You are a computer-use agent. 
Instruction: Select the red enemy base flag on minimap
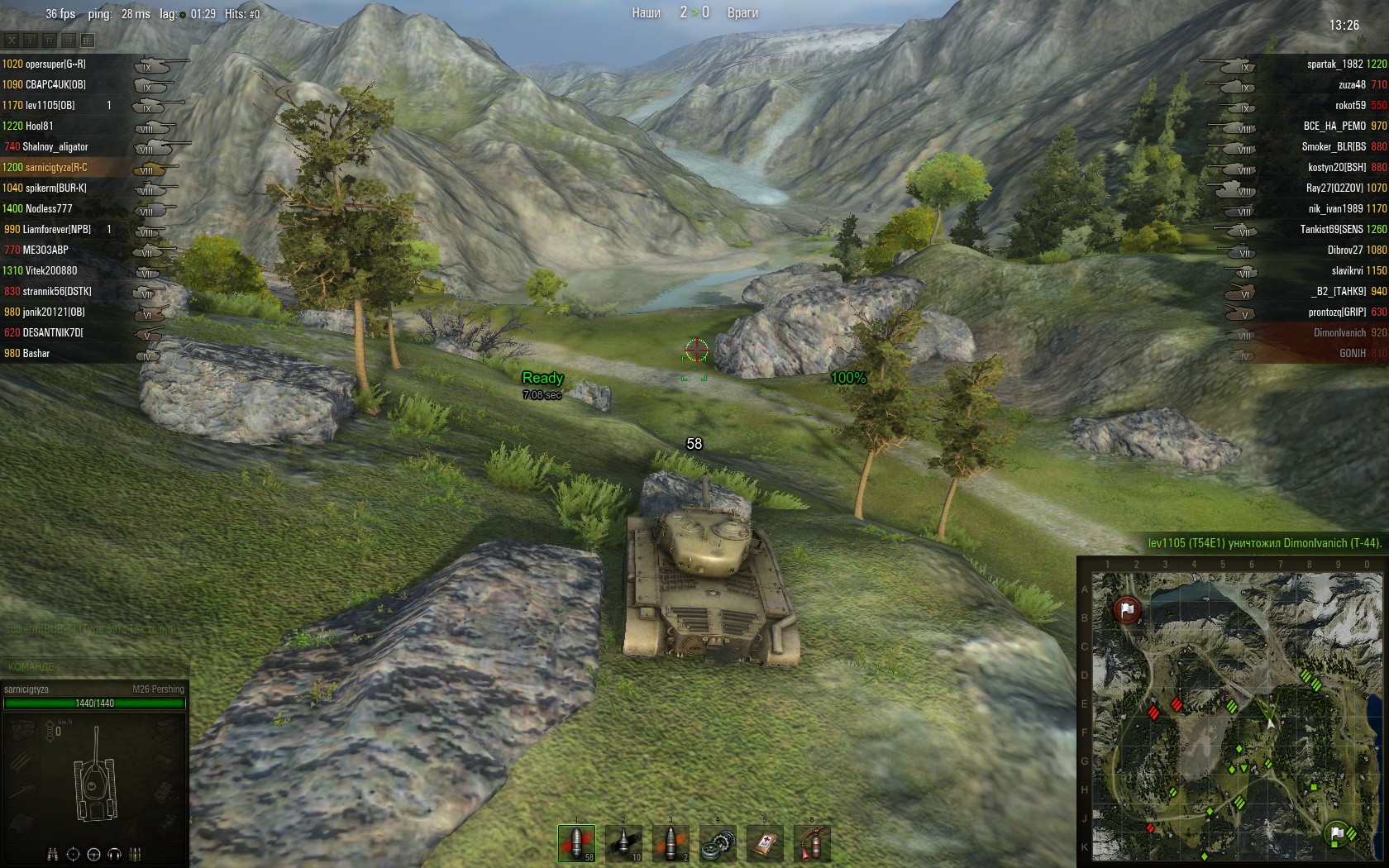coord(1127,610)
